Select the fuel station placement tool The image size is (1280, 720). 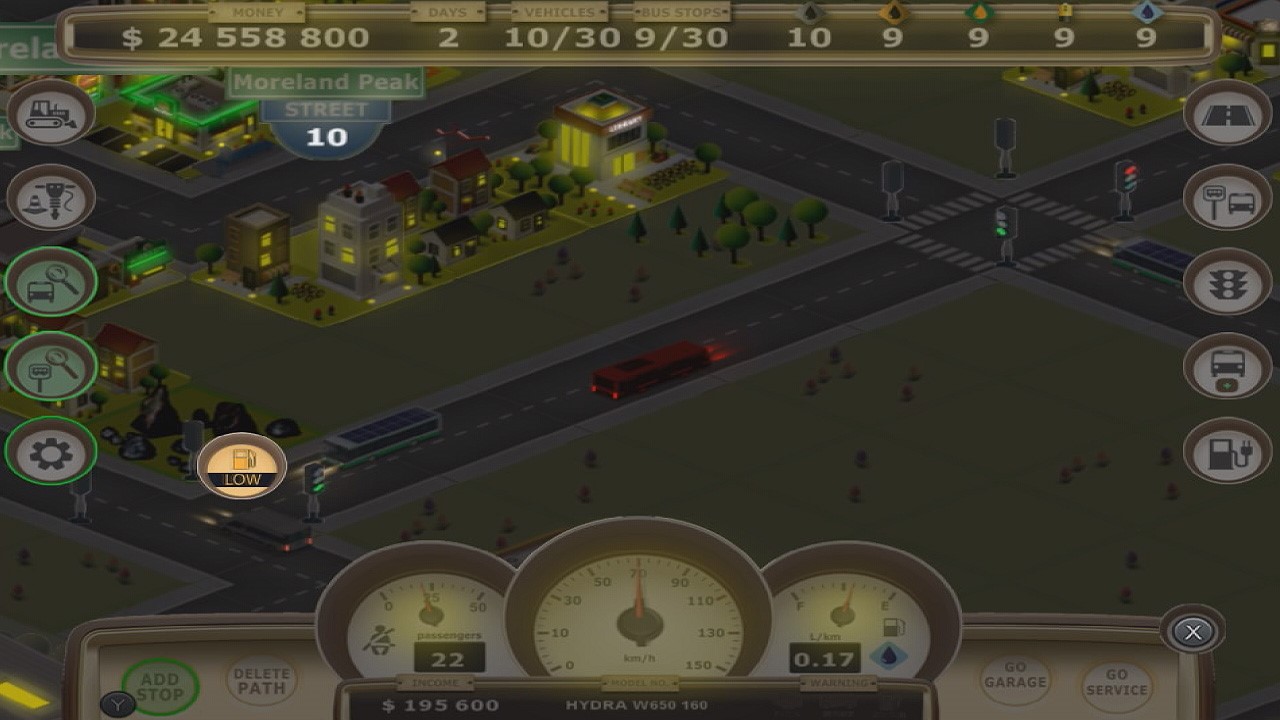pos(1227,452)
